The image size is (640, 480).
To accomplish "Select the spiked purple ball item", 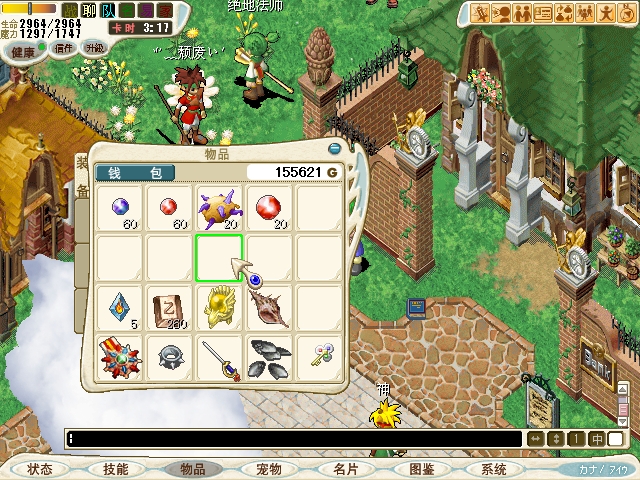I will [x=219, y=207].
